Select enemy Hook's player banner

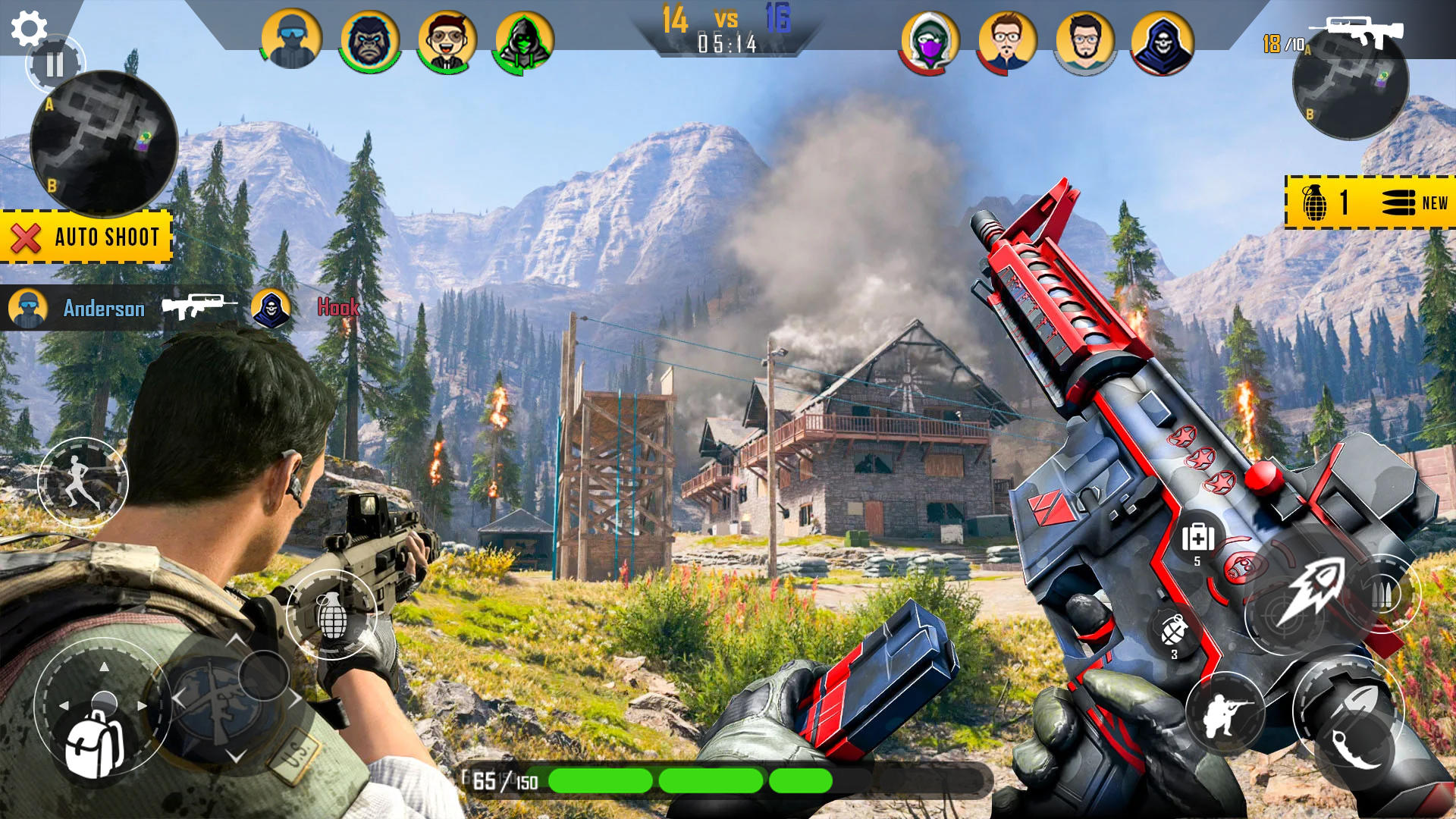tap(340, 308)
